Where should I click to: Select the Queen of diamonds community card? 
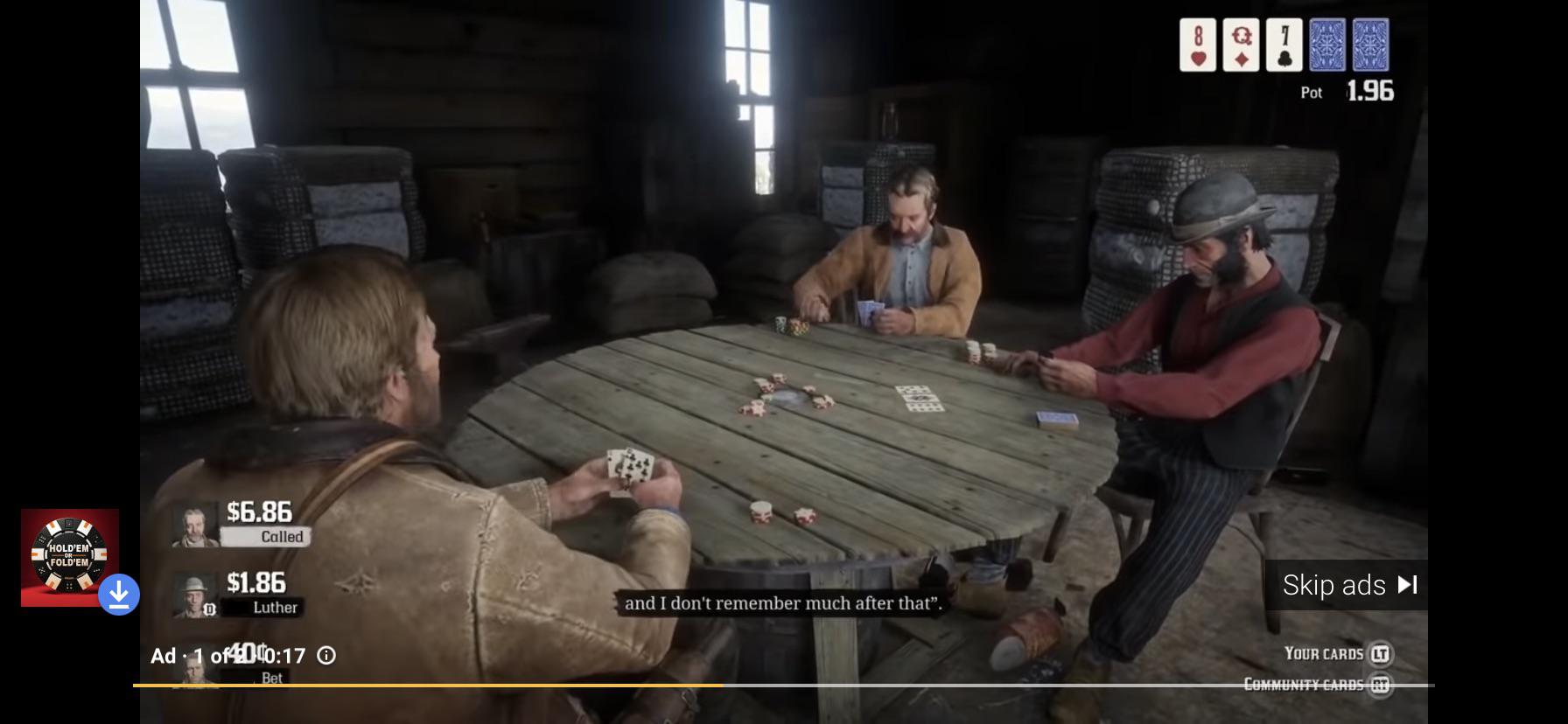point(1241,45)
